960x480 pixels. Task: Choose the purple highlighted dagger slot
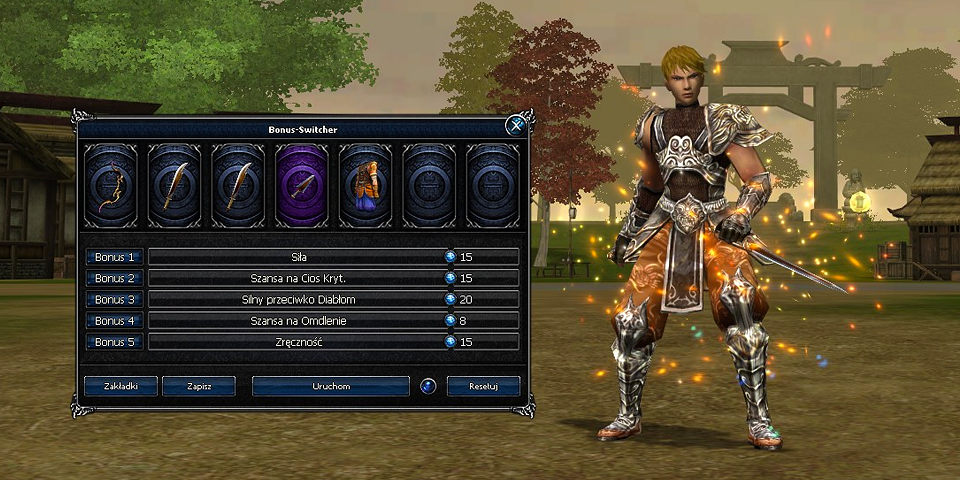point(302,186)
